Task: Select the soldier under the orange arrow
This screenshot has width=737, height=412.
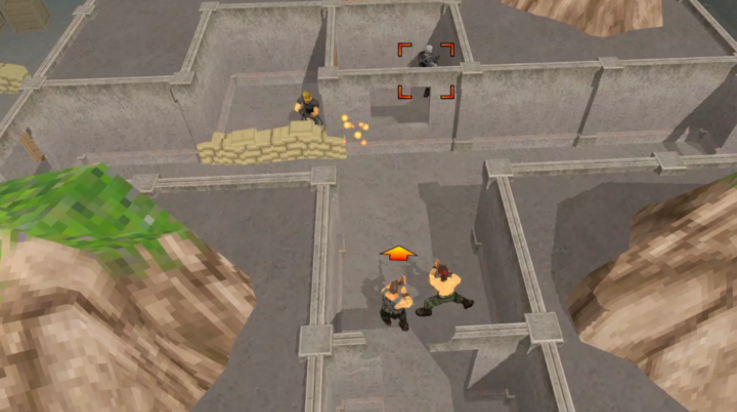Action: click(x=395, y=301)
